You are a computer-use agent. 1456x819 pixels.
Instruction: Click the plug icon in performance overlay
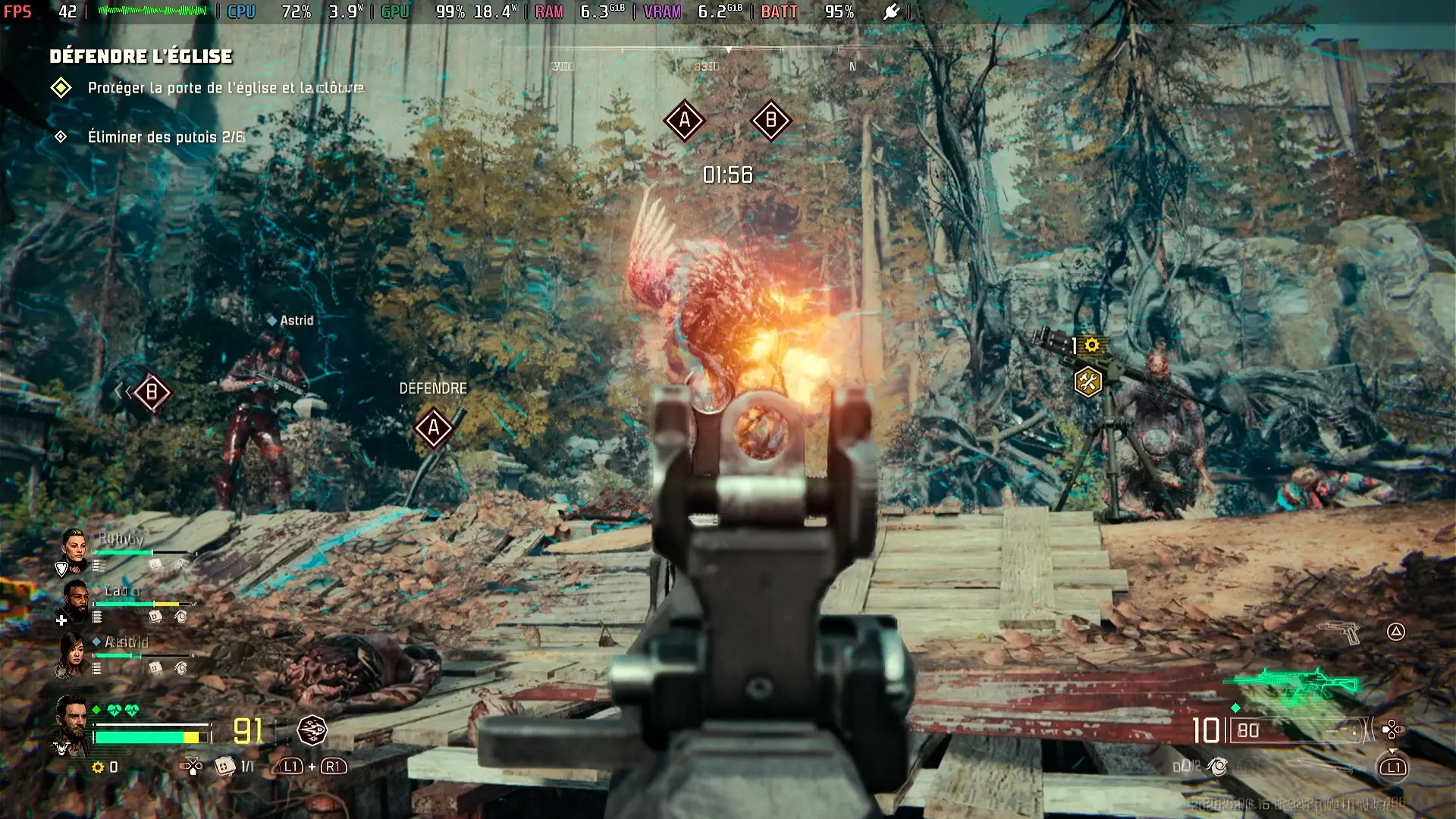[892, 11]
